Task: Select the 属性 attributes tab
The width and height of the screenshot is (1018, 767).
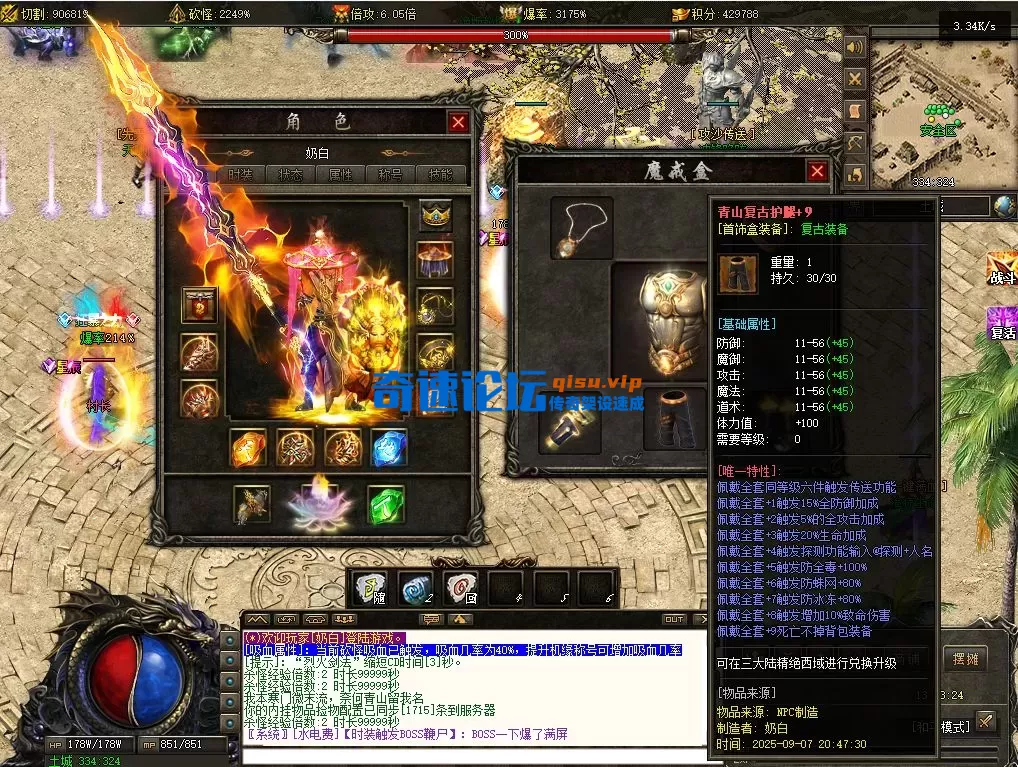Action: pyautogui.click(x=341, y=174)
